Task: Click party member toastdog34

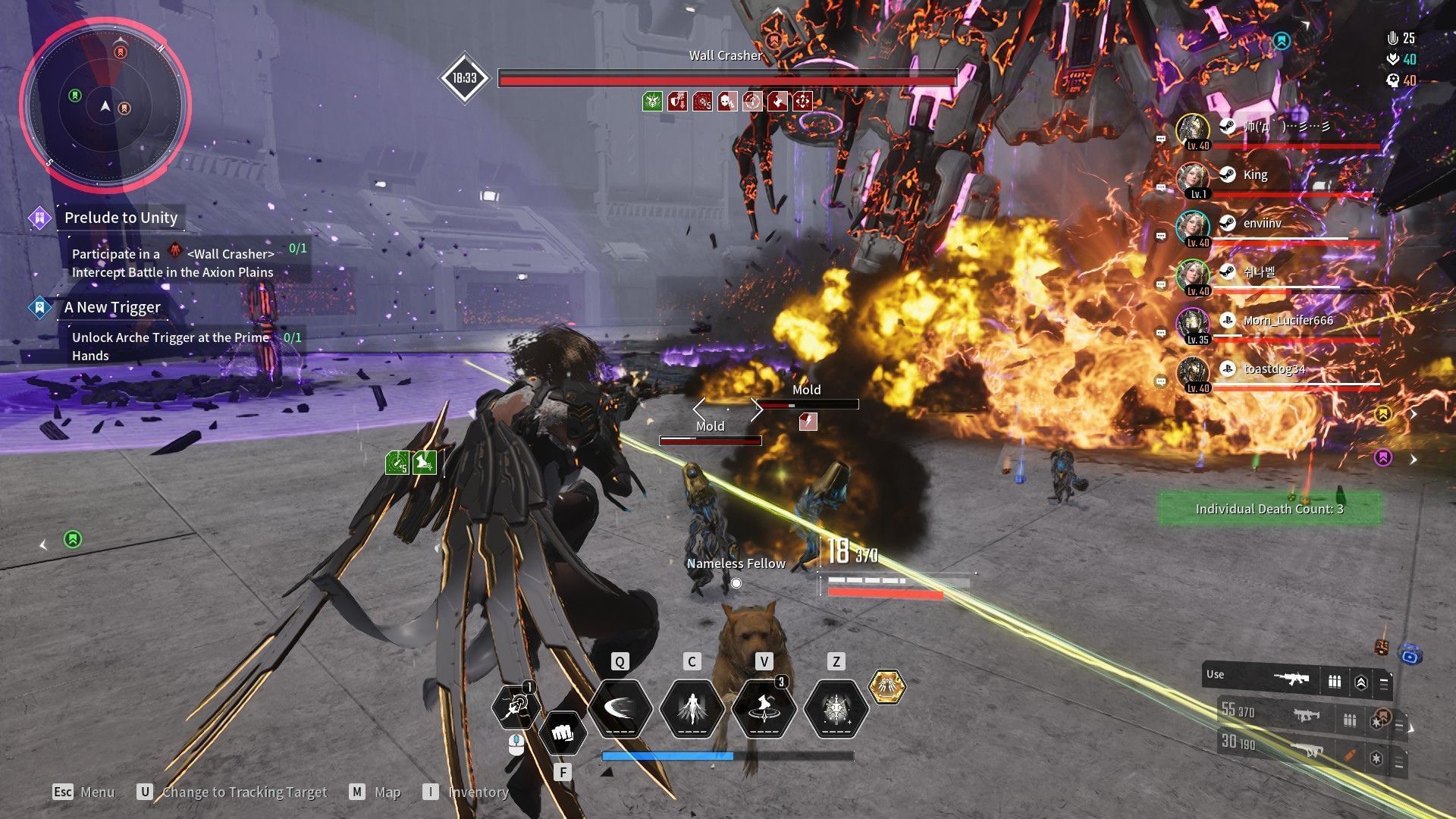Action: [x=1274, y=370]
